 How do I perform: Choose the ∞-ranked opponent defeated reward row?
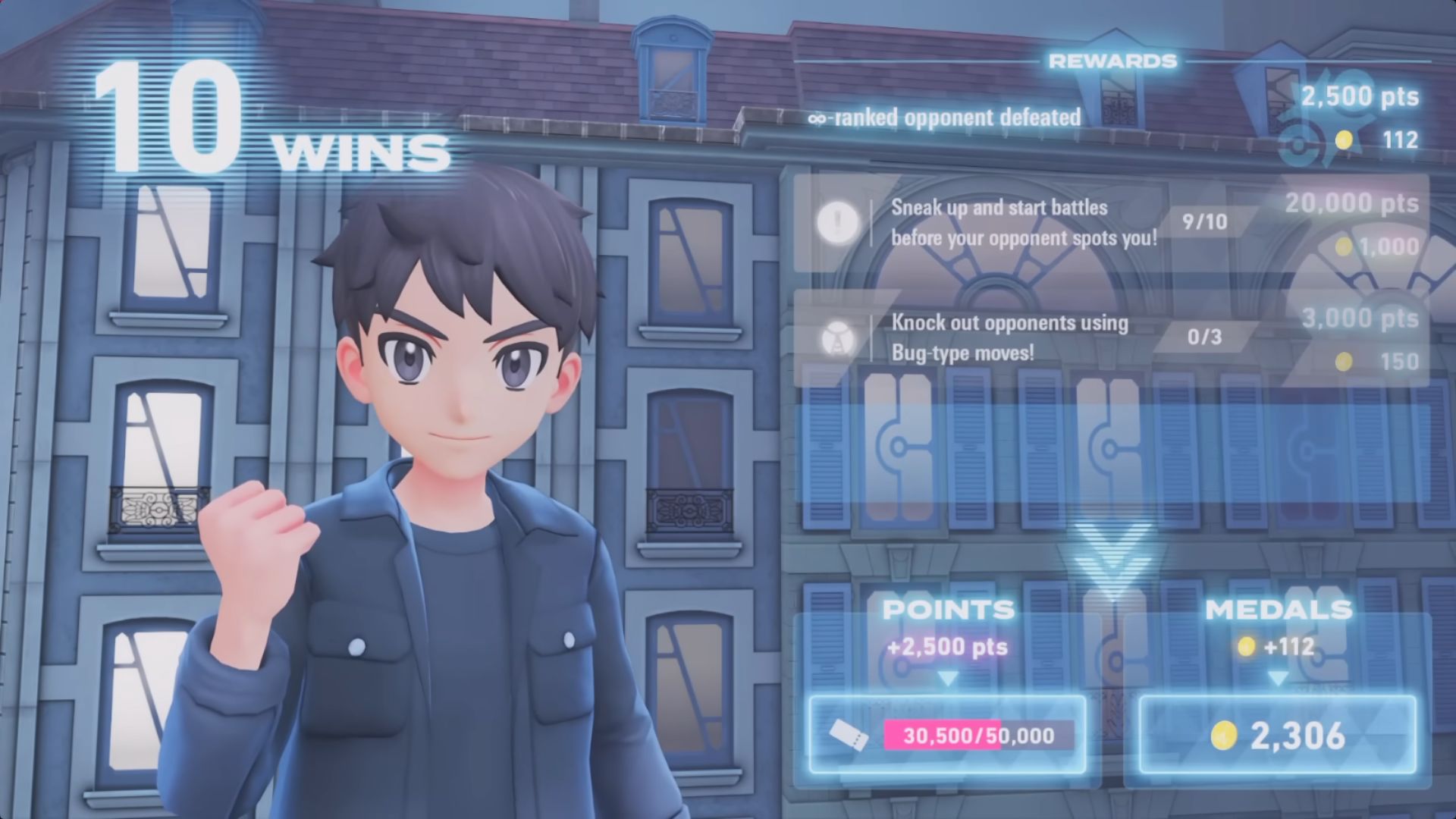[945, 118]
